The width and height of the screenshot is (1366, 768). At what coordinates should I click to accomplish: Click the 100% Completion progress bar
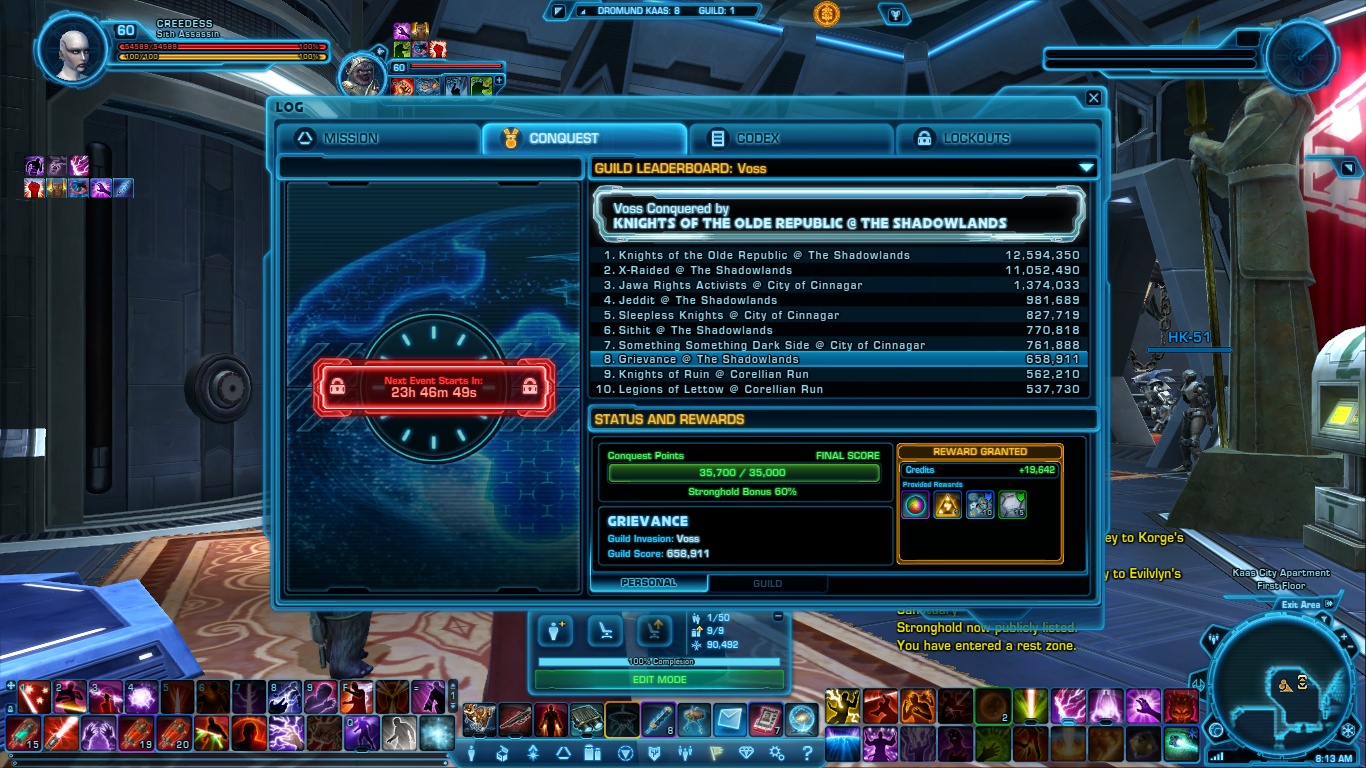662,661
